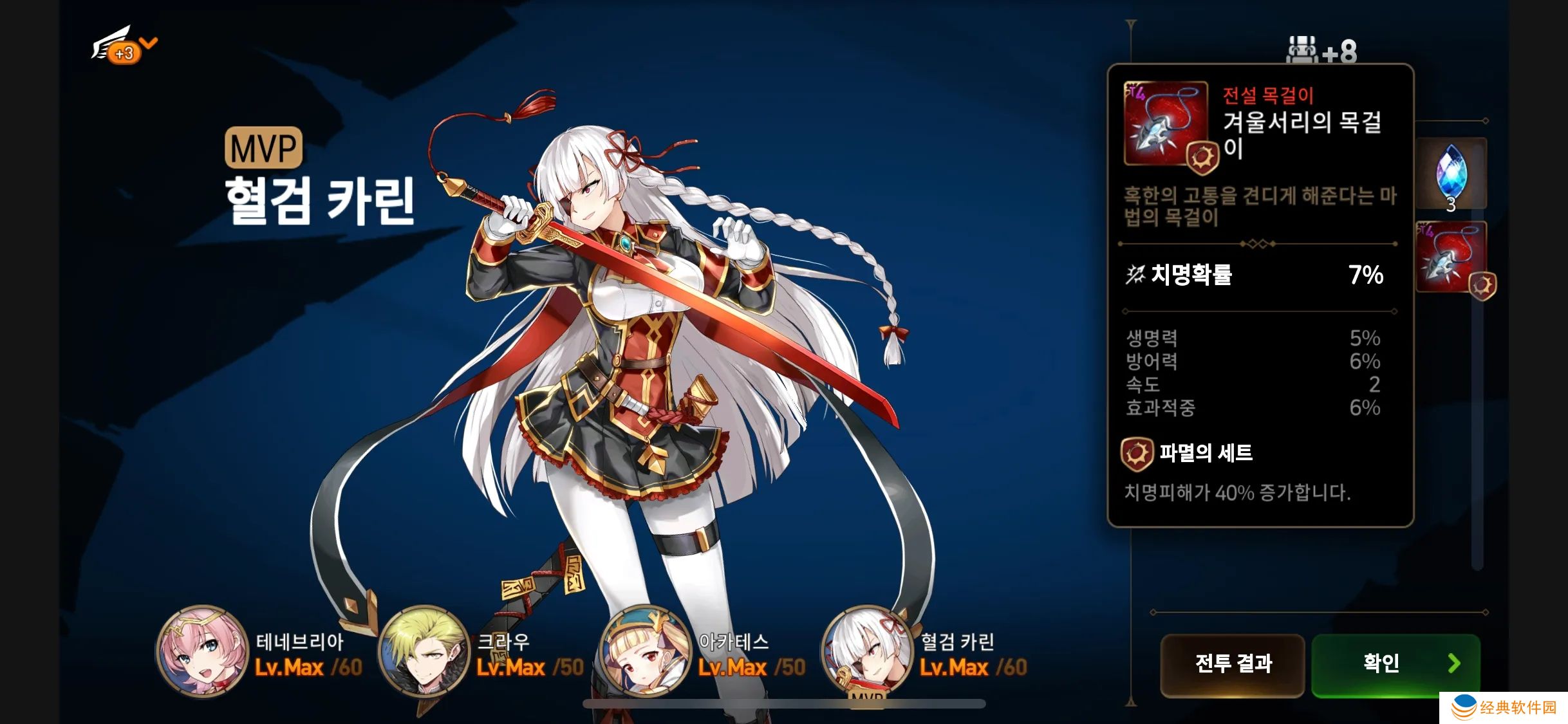Image resolution: width=1568 pixels, height=724 pixels.
Task: Confirm with the green 확인 button
Action: tap(1395, 664)
